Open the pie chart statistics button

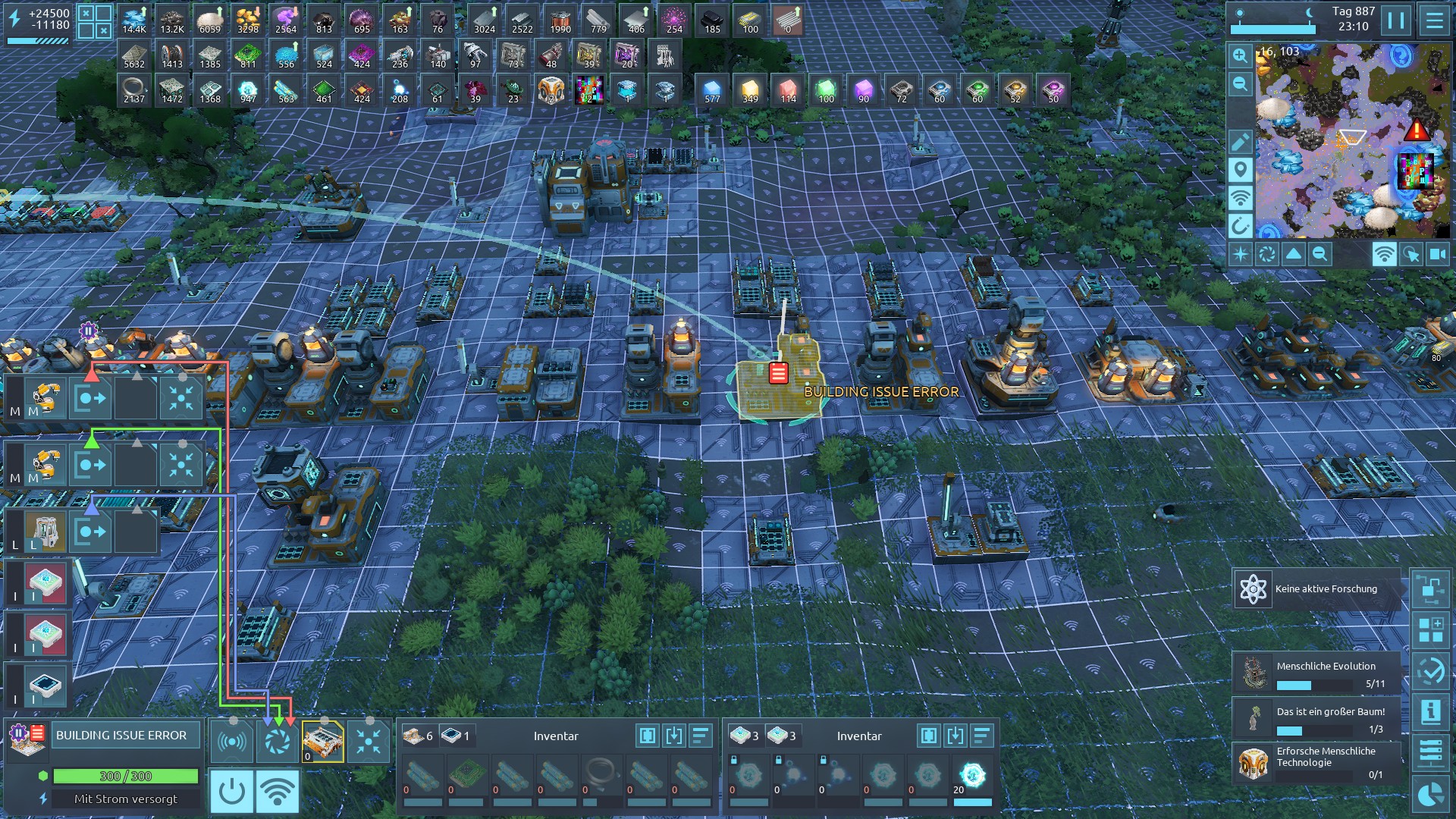tap(1431, 794)
